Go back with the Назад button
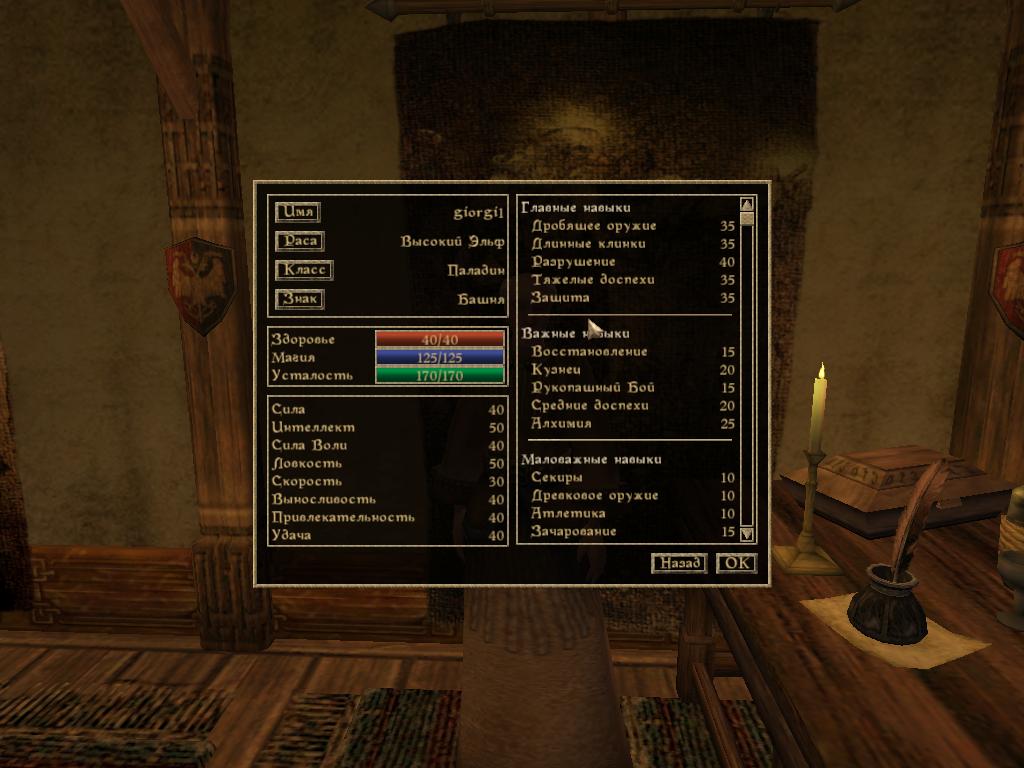This screenshot has height=768, width=1024. coord(679,563)
